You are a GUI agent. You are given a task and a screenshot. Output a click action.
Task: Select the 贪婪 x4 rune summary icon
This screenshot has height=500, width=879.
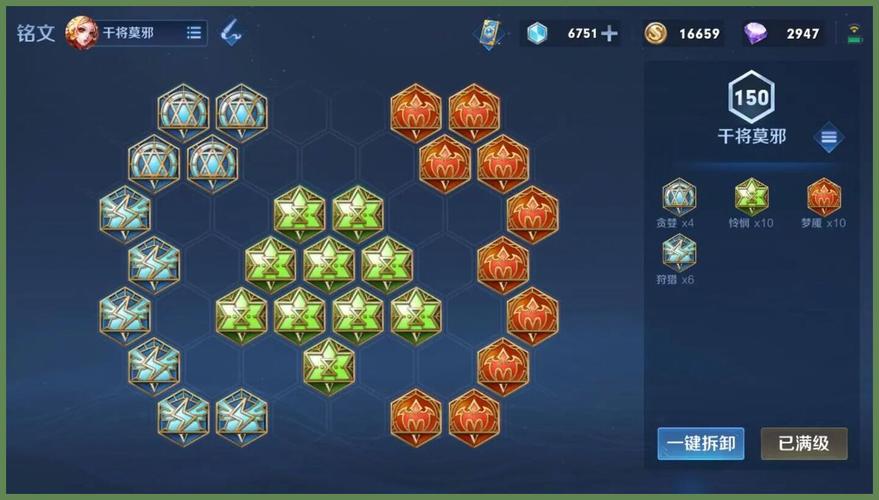[x=679, y=197]
